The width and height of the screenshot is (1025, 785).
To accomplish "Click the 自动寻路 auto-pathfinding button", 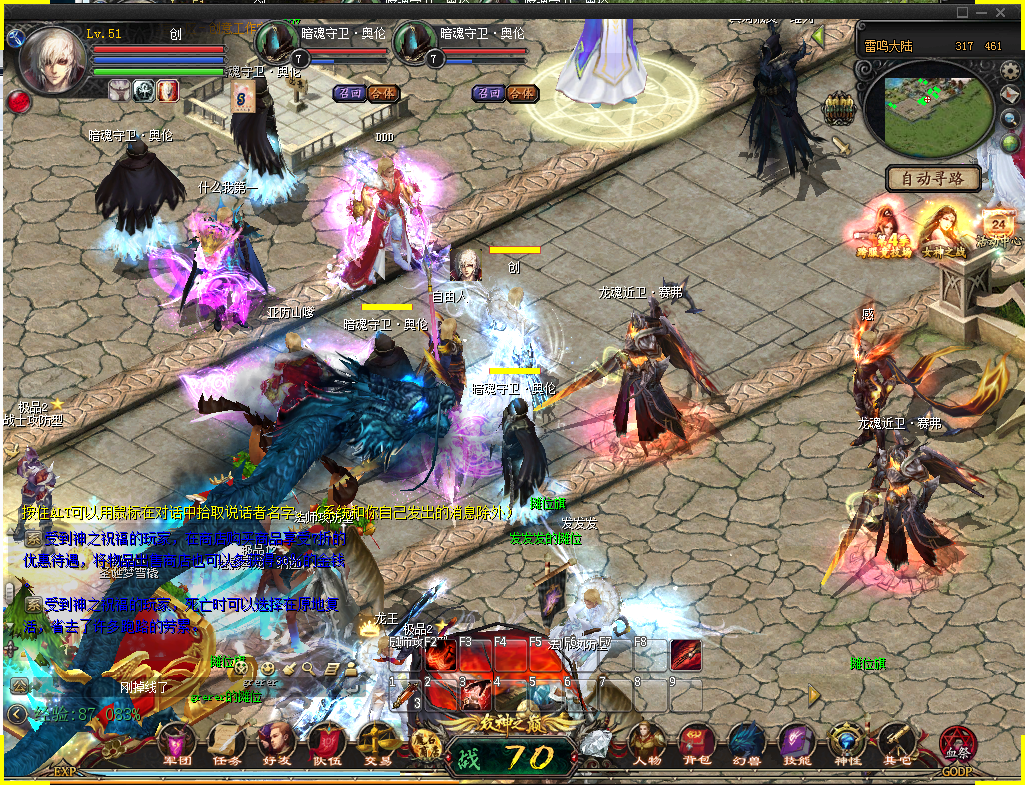I will coord(932,179).
